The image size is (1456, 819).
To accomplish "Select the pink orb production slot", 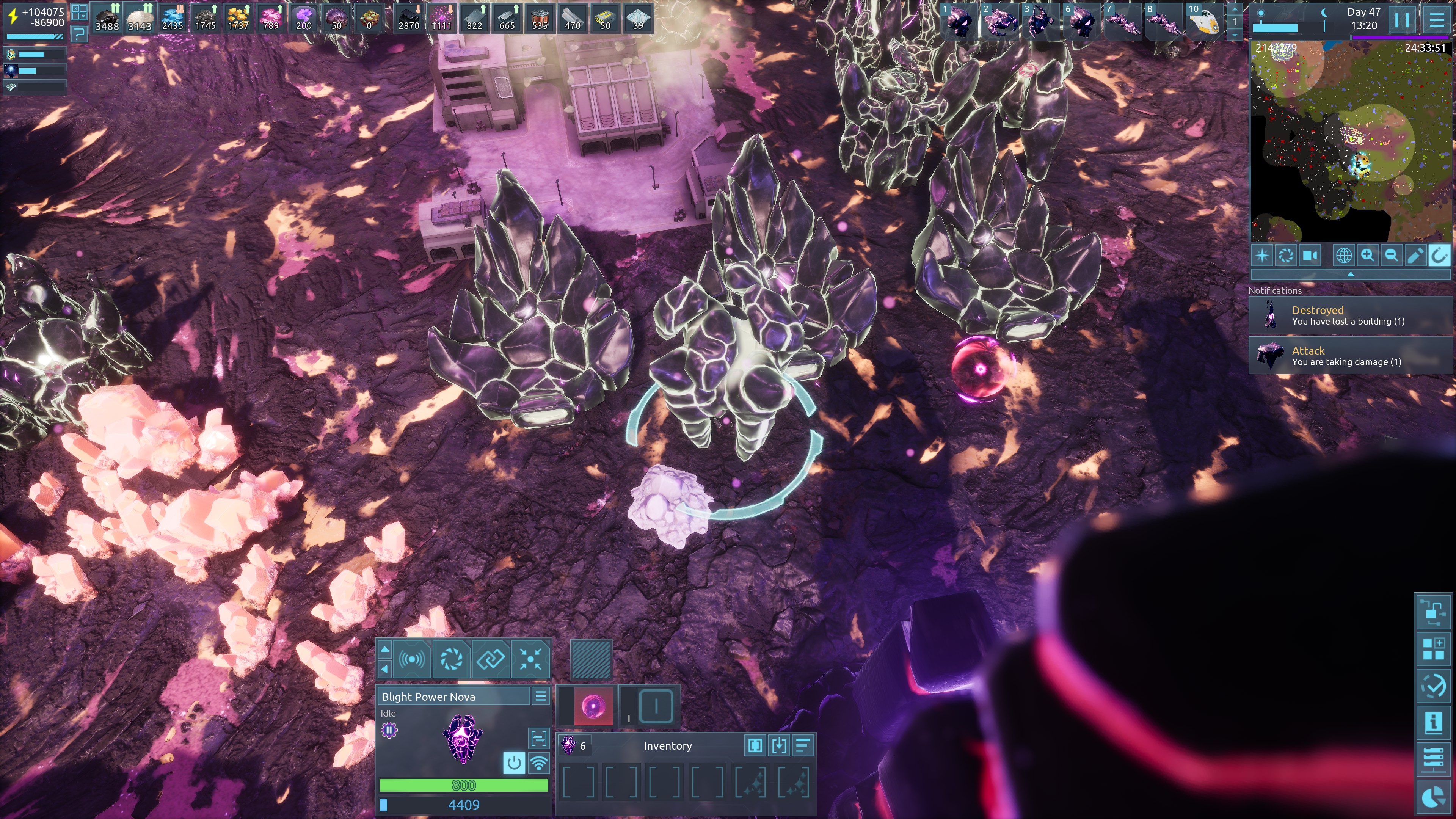I will coord(593,706).
